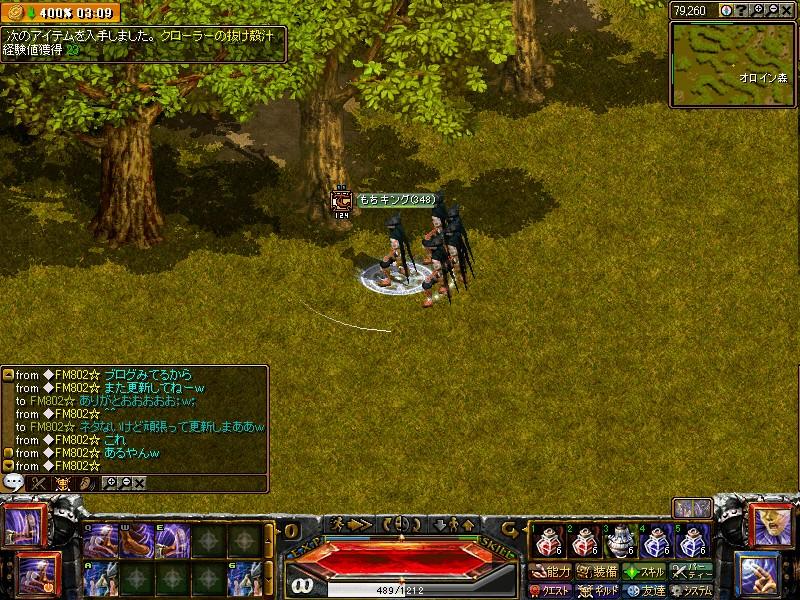Select the skill bound to W

click(x=137, y=541)
